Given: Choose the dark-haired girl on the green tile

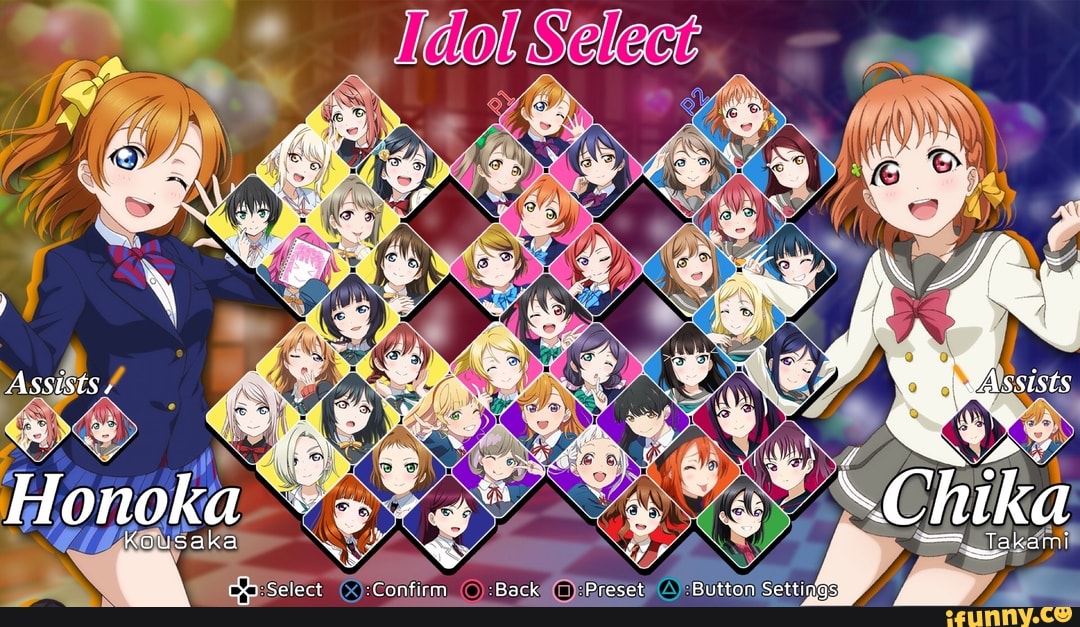Looking at the screenshot, I should coord(741,513).
